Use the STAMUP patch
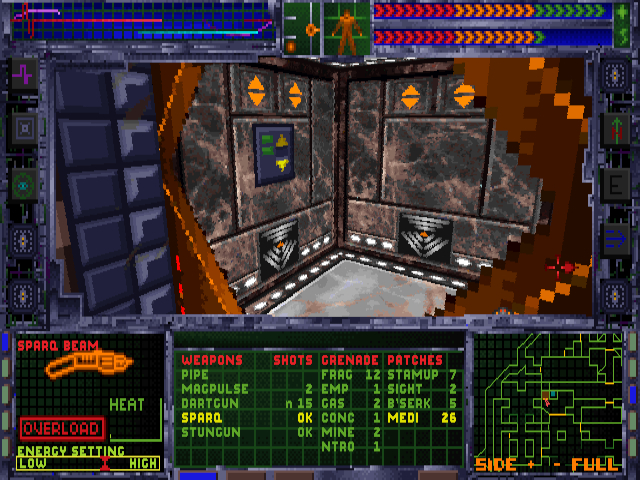The image size is (640, 480). pos(410,374)
